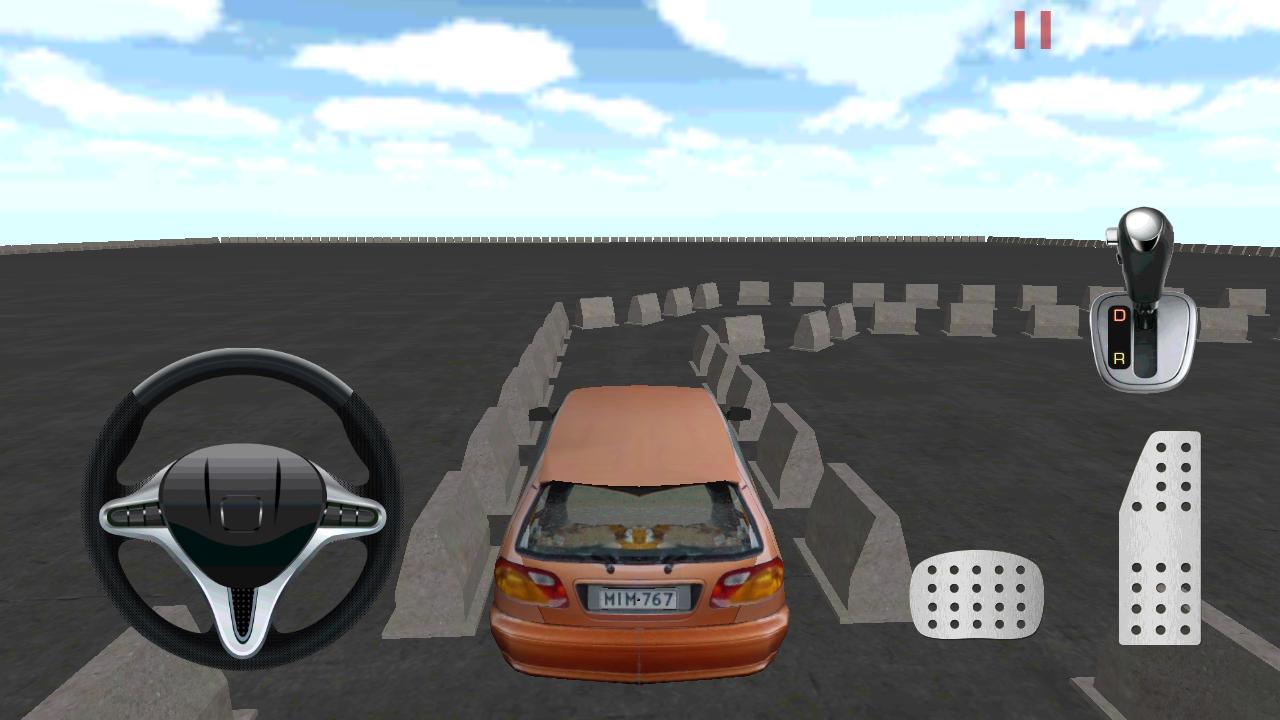Click the MIM-767 license plate

point(638,597)
